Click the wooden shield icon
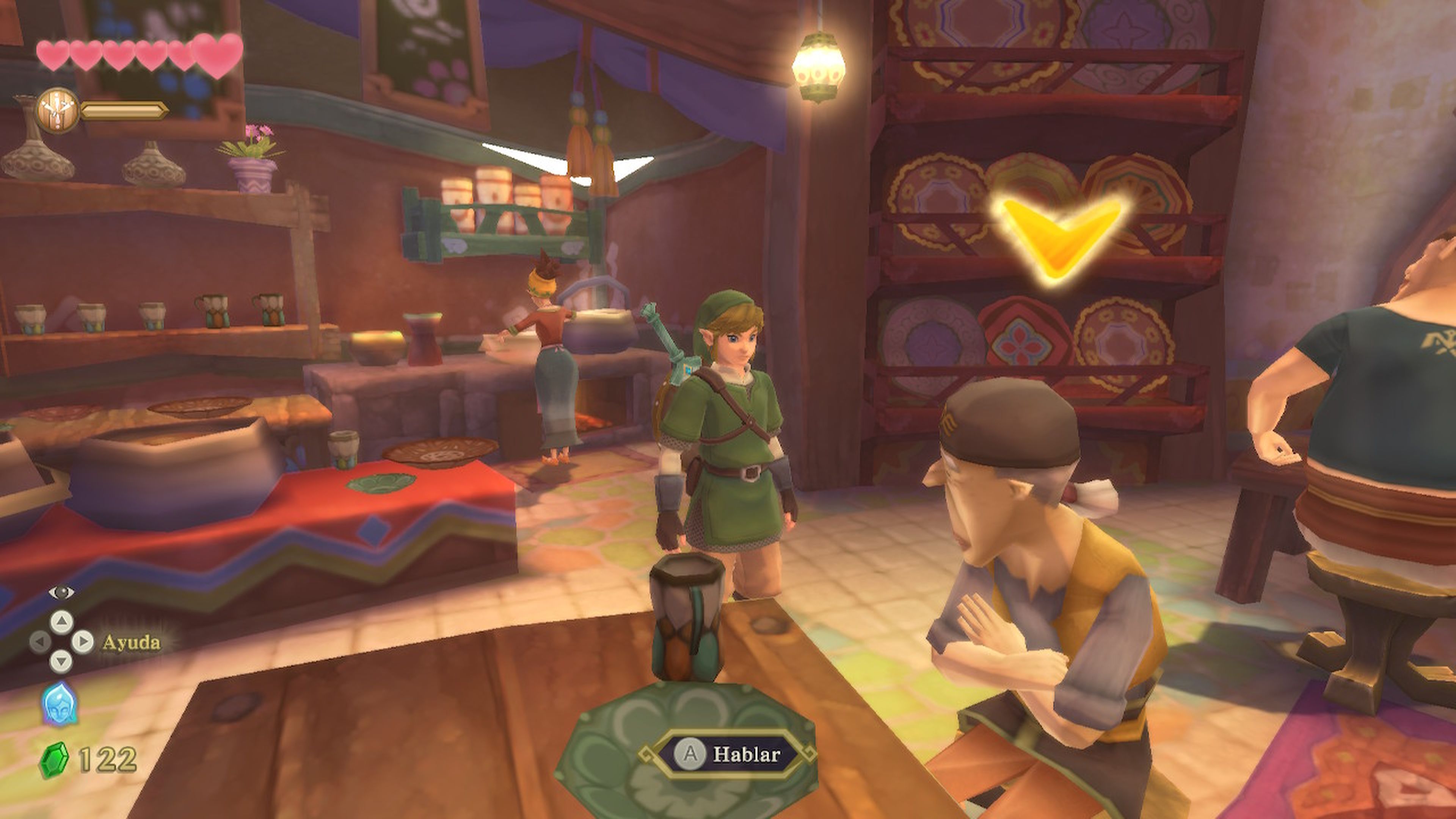Image resolution: width=1456 pixels, height=819 pixels. click(x=57, y=110)
